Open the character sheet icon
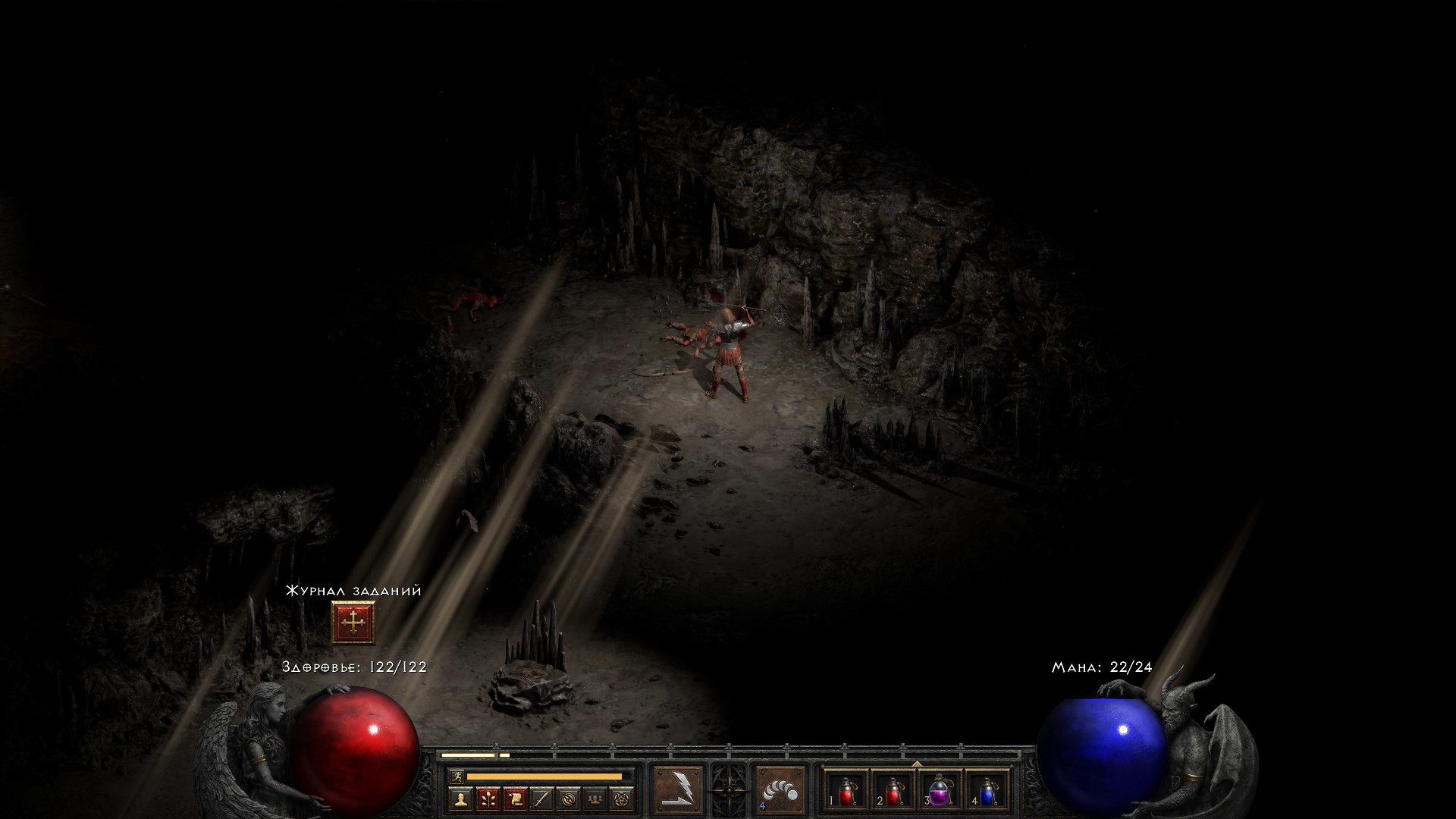The width and height of the screenshot is (1456, 819). (460, 799)
